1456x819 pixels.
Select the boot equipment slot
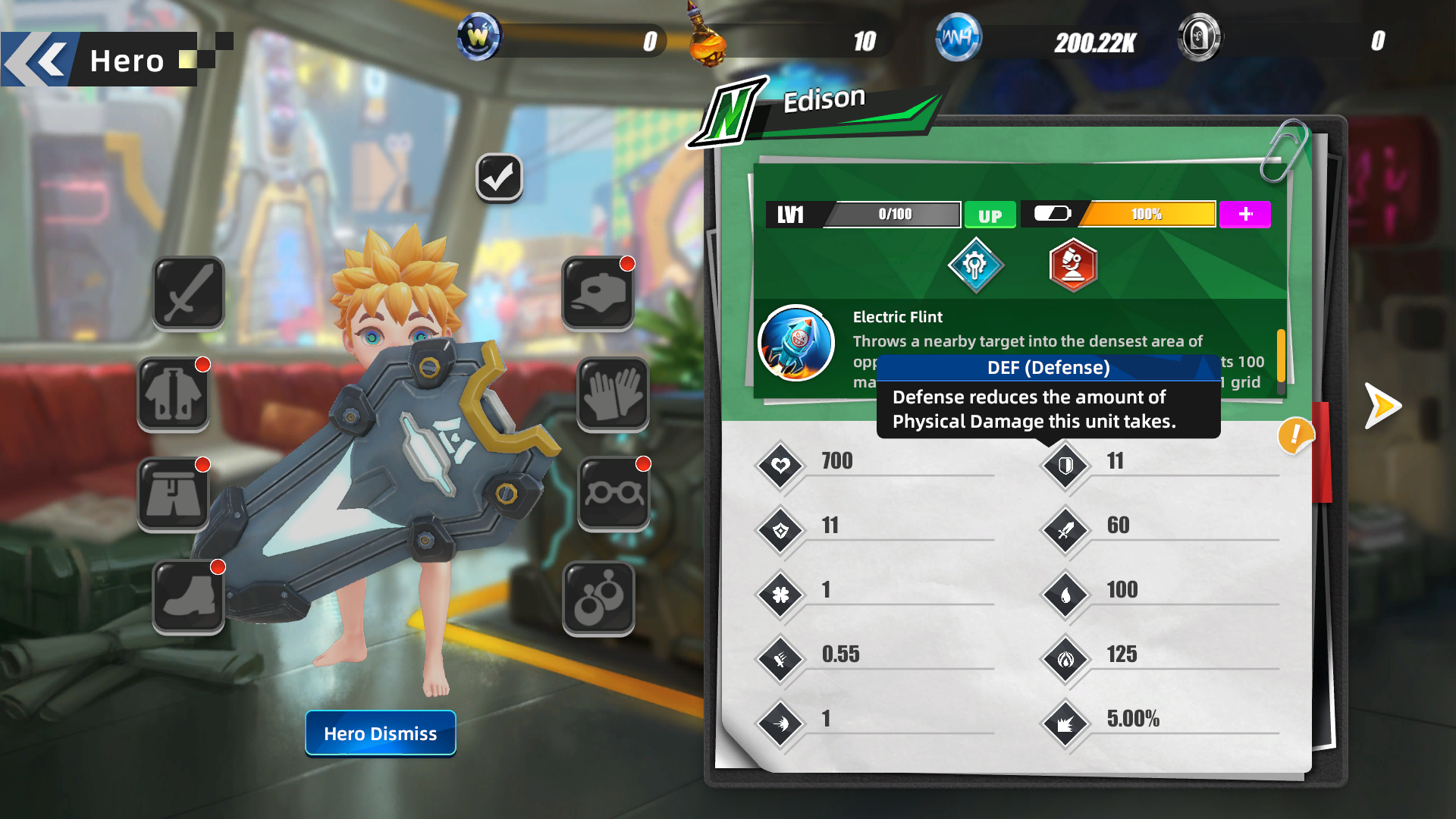point(189,596)
